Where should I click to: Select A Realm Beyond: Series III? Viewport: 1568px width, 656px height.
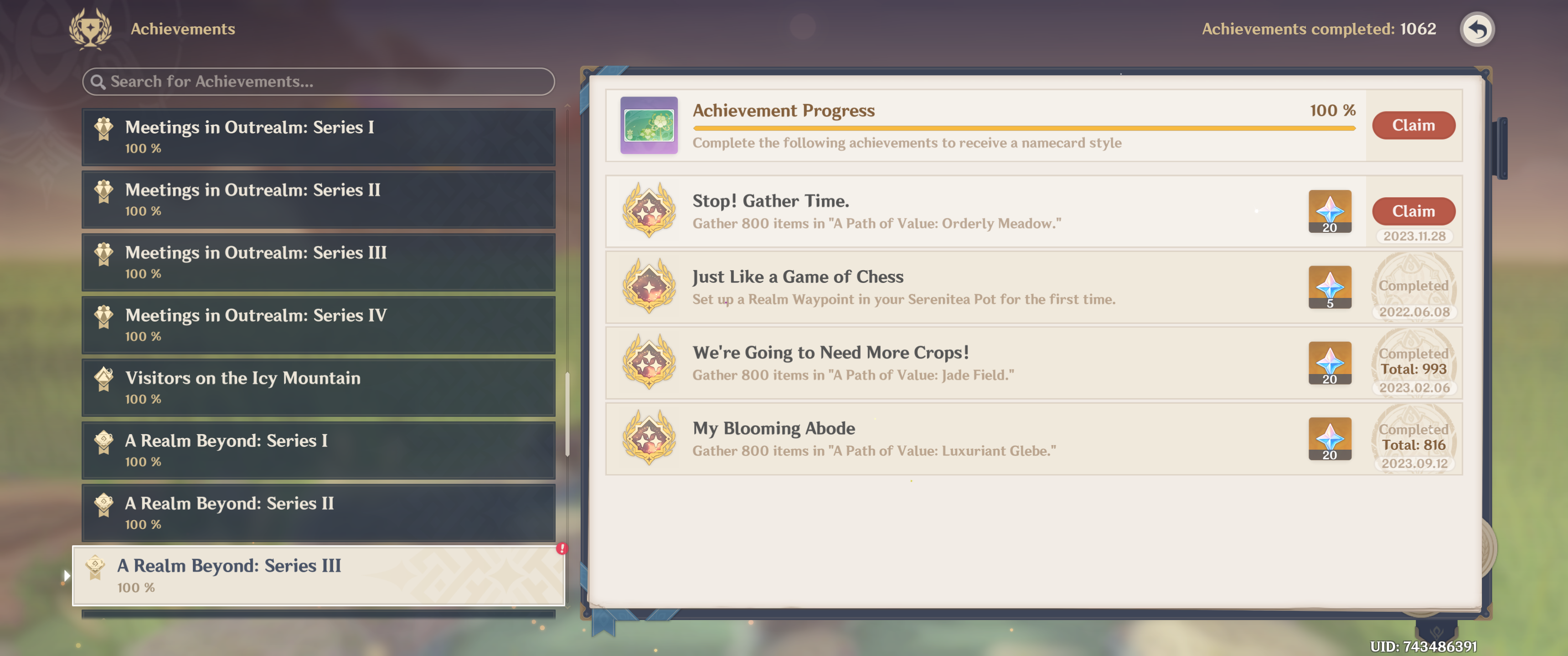(318, 574)
